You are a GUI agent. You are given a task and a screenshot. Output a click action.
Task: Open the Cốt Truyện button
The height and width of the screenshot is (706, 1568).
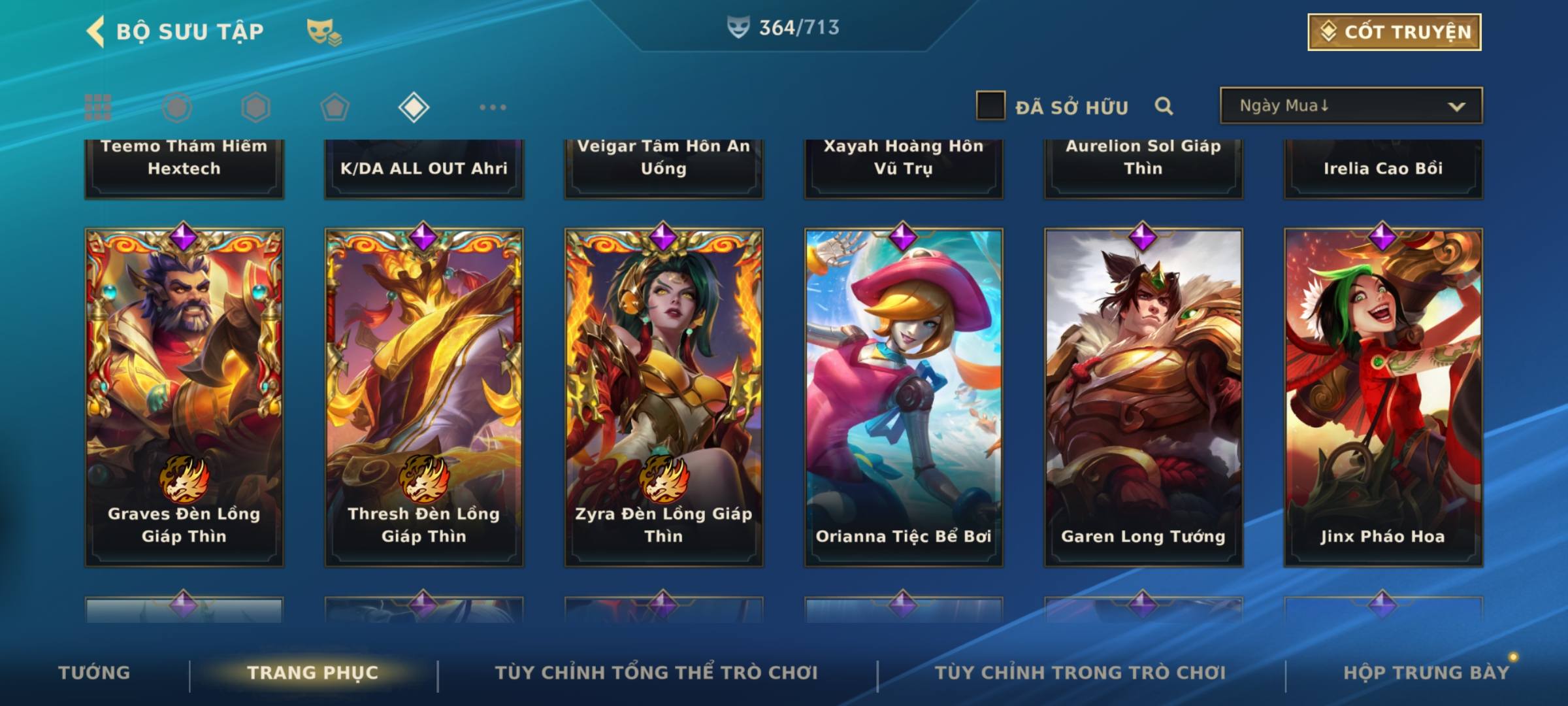tap(1394, 32)
